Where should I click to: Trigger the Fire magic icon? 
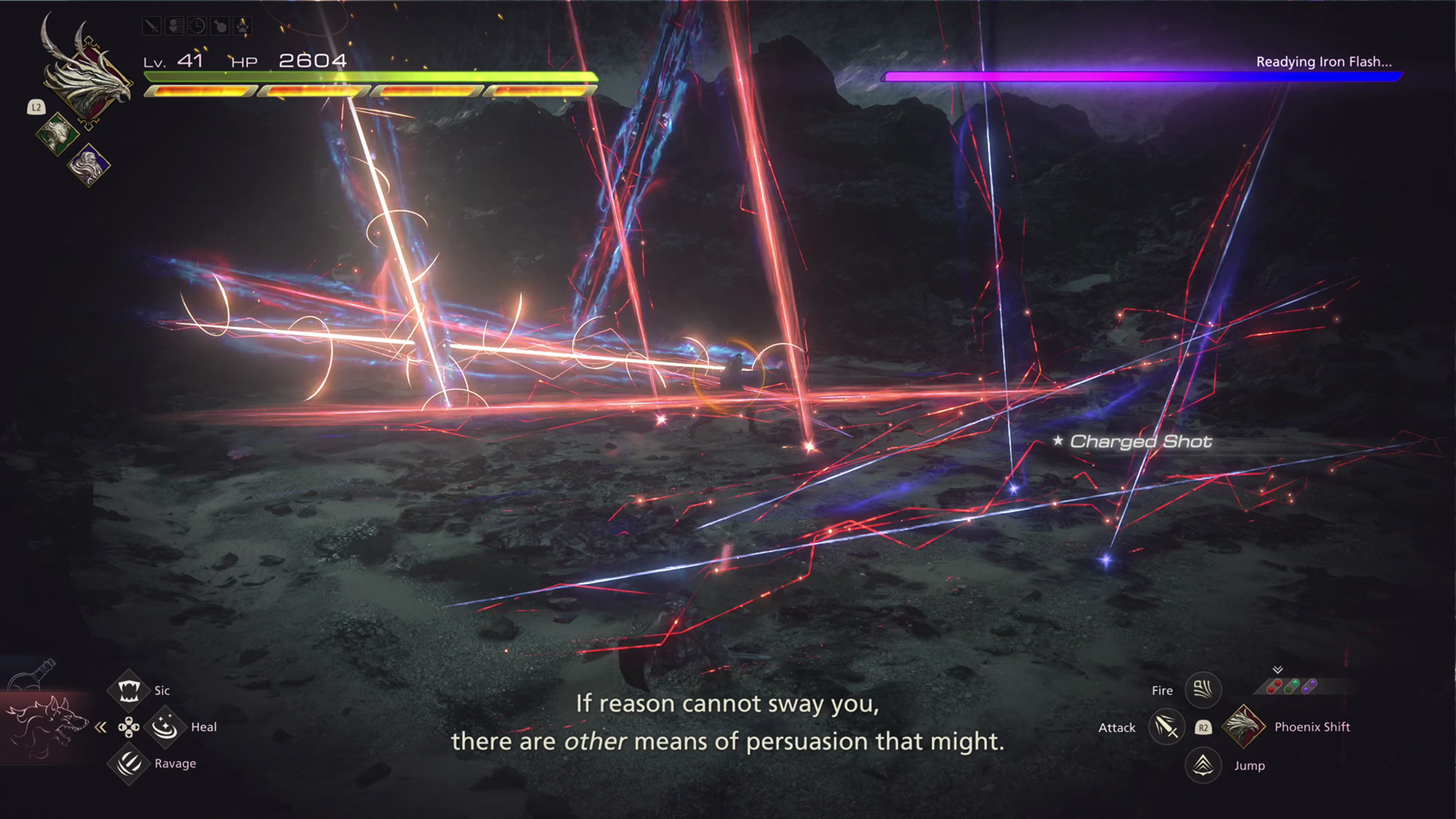[x=1203, y=689]
